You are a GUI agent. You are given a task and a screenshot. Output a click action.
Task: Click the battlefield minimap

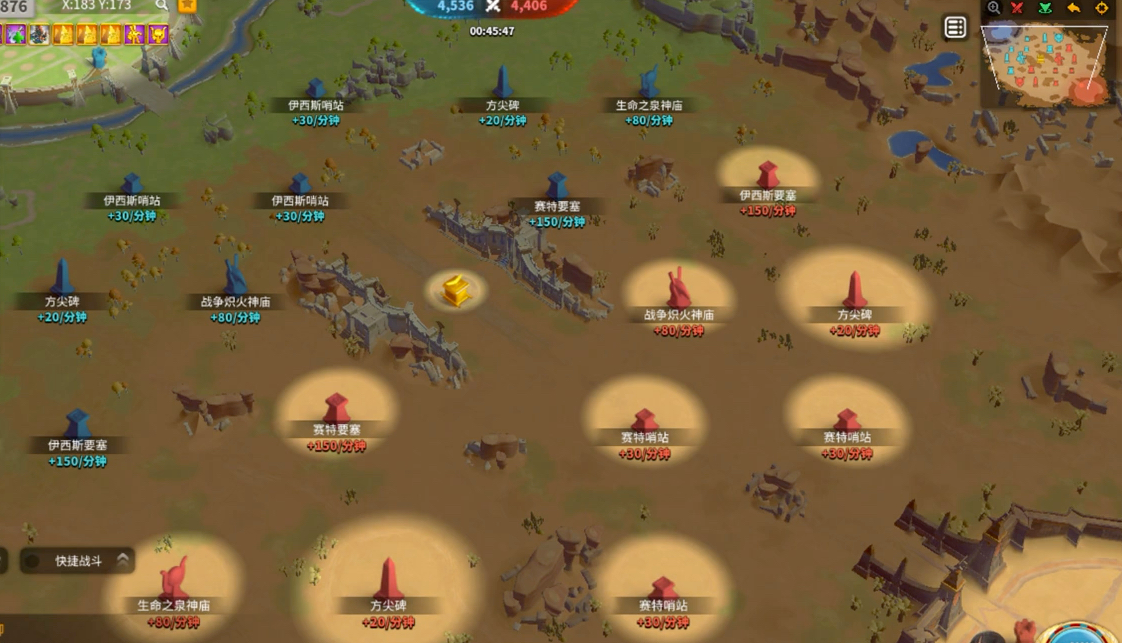coord(1047,64)
